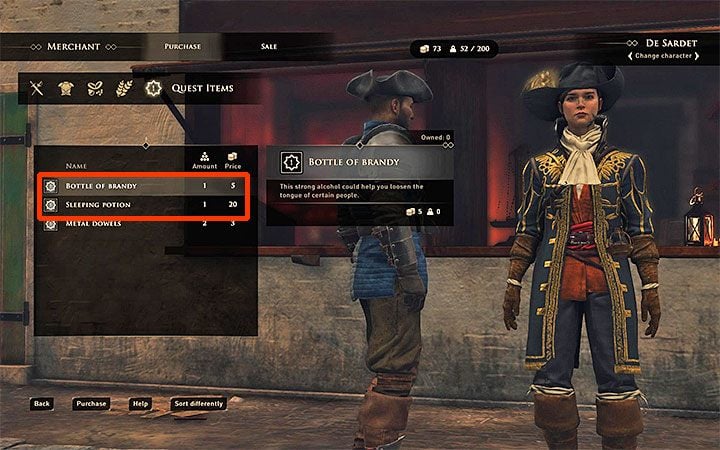Open the potions and herbs category
The image size is (720, 450).
(96, 89)
